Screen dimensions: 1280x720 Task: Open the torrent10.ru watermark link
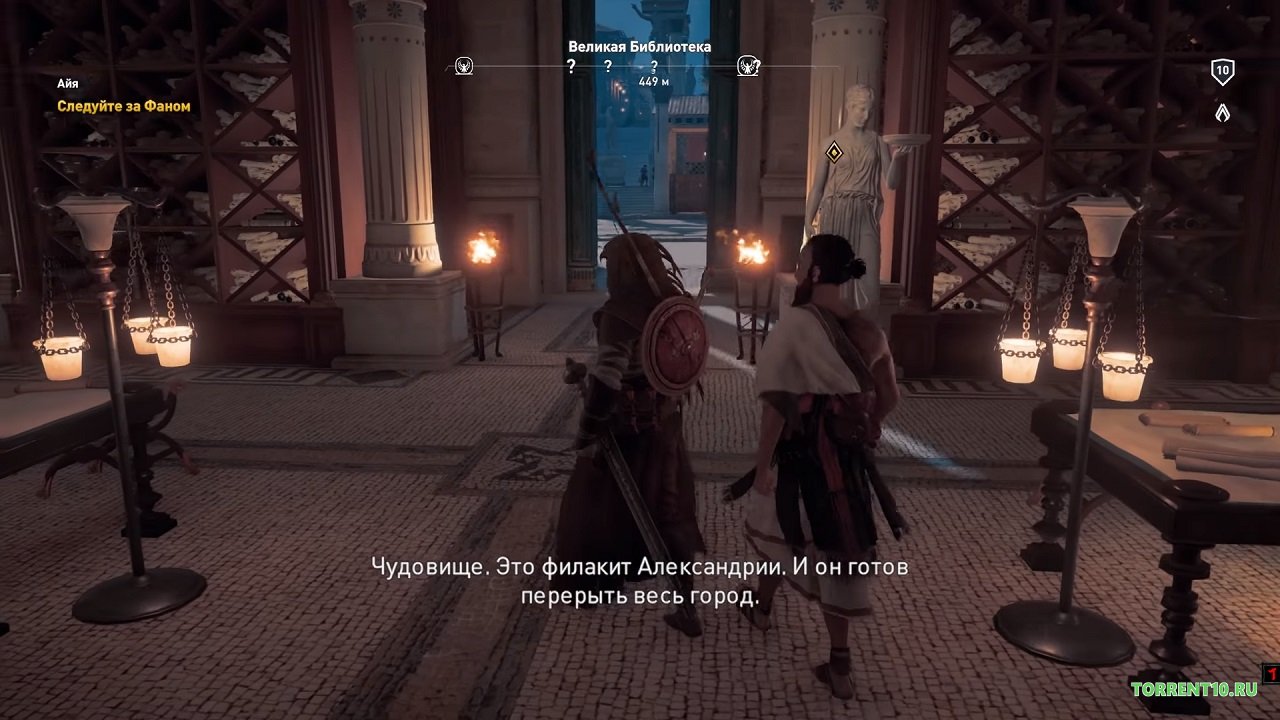coord(1194,689)
